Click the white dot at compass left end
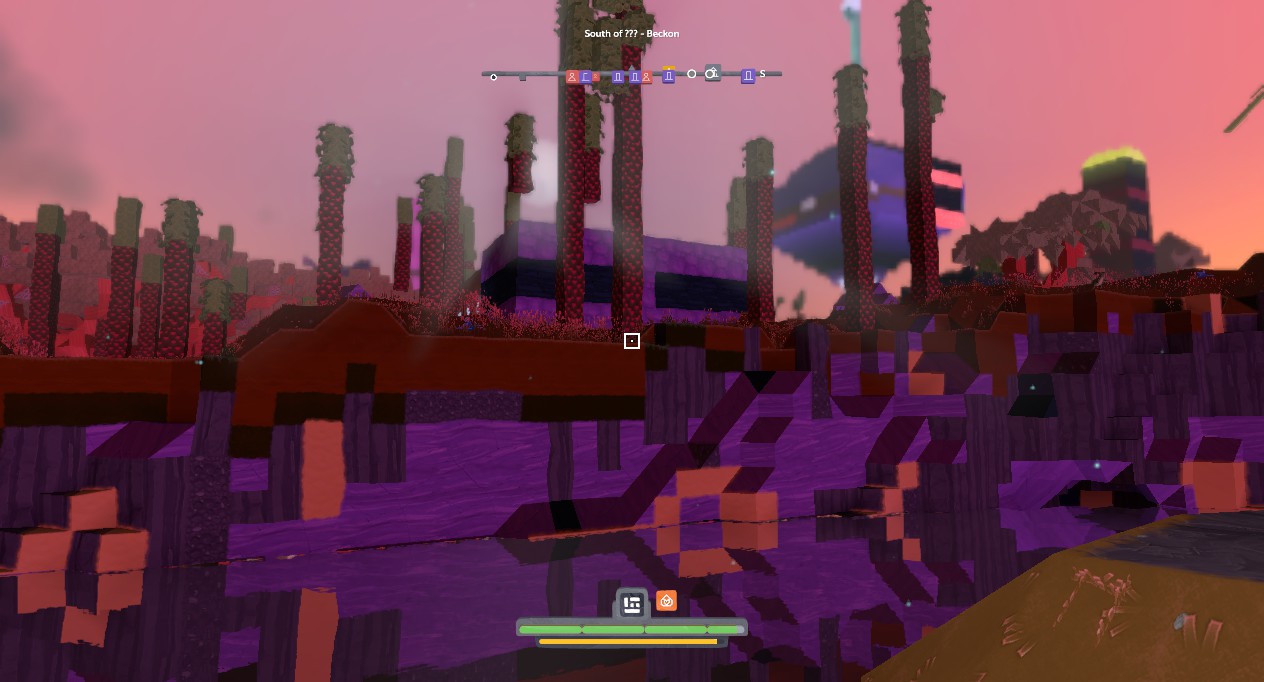 pyautogui.click(x=493, y=77)
